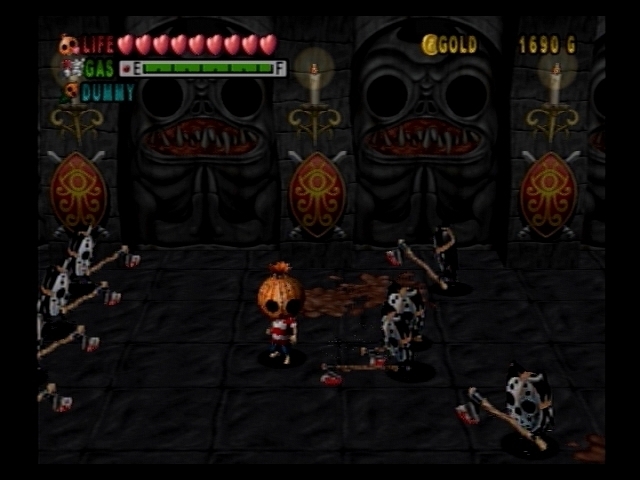Select the DUMMY item label
This screenshot has height=480, width=640.
(108, 92)
